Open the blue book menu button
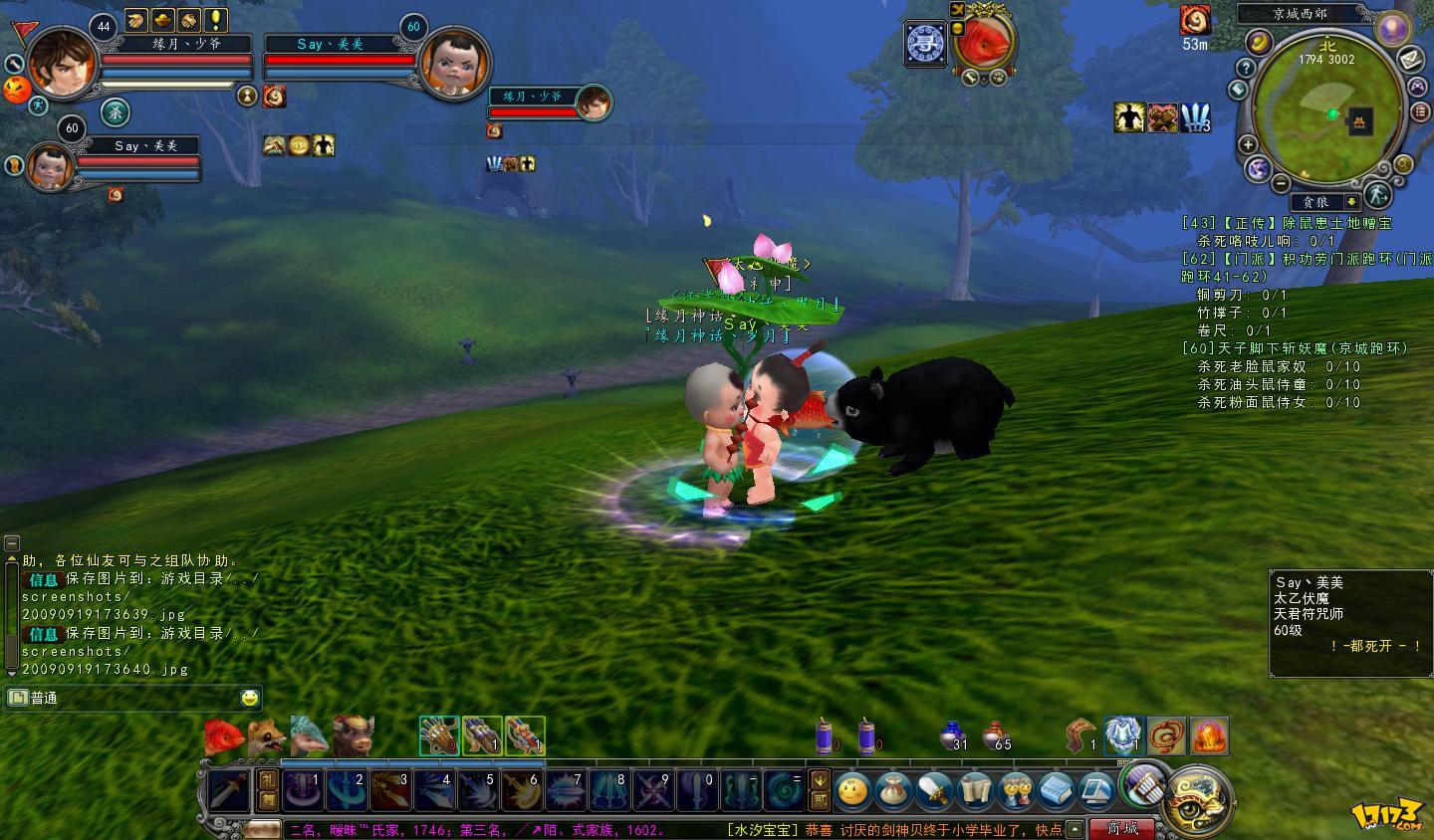This screenshot has height=840, width=1434. [x=1057, y=792]
